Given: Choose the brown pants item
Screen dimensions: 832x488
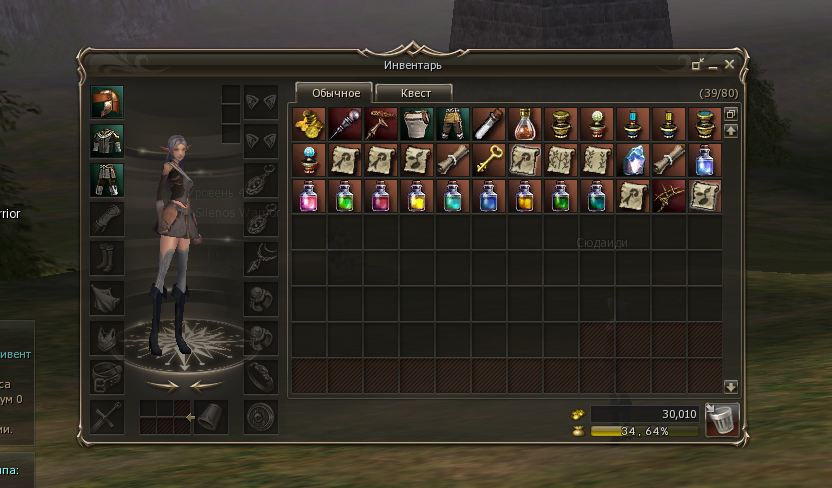Looking at the screenshot, I should click(452, 123).
